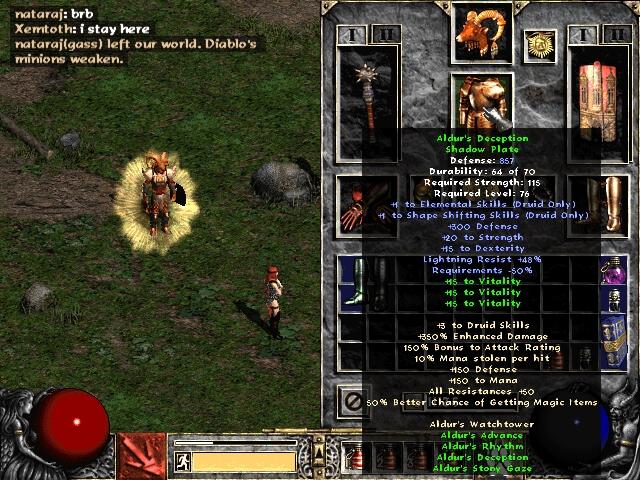Open the red left-hand attack skill icon
This screenshot has width=640, height=480.
pos(140,455)
